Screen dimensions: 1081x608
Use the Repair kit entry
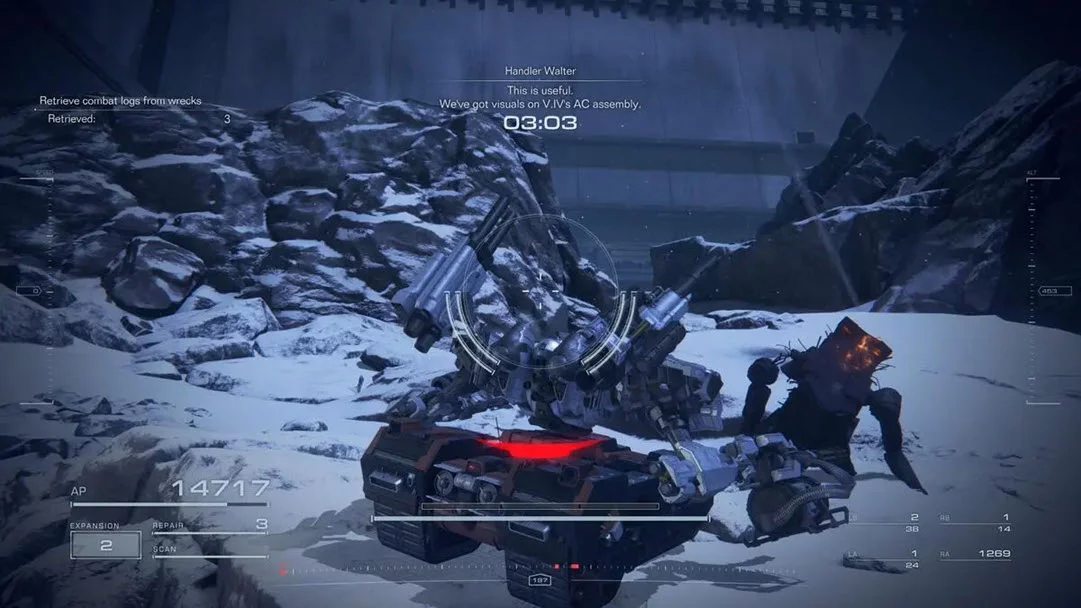point(210,525)
